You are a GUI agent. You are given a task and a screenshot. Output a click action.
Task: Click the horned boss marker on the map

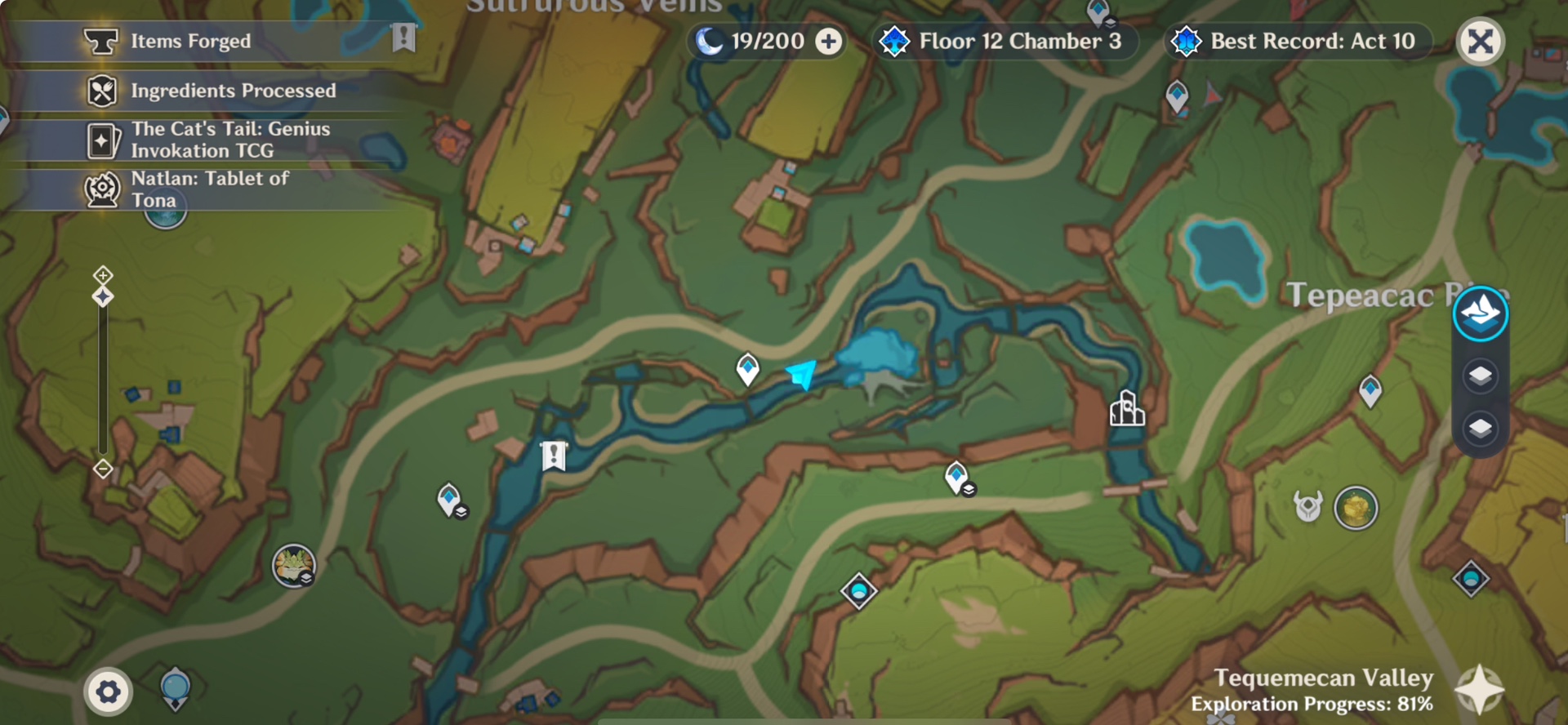1308,506
